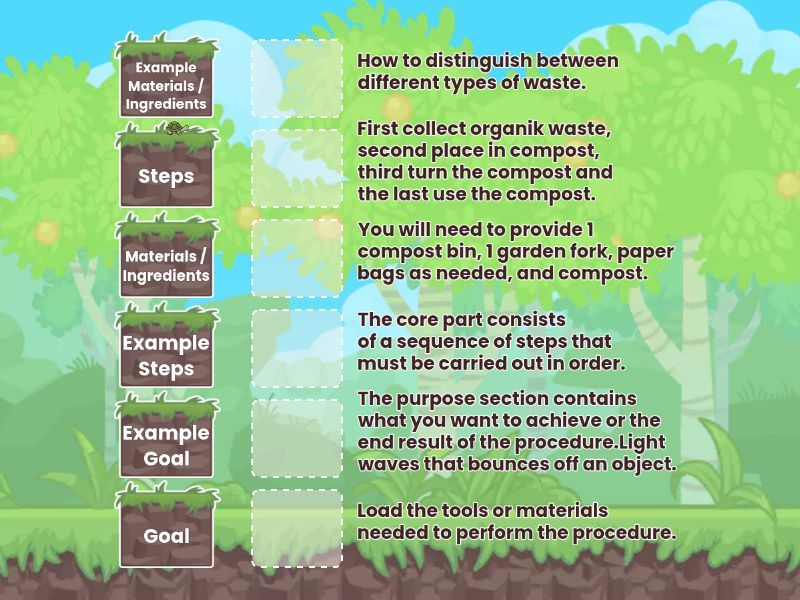Viewport: 800px width, 600px height.
Task: Choose the Materials / Ingredients tile
Action: coord(167,265)
